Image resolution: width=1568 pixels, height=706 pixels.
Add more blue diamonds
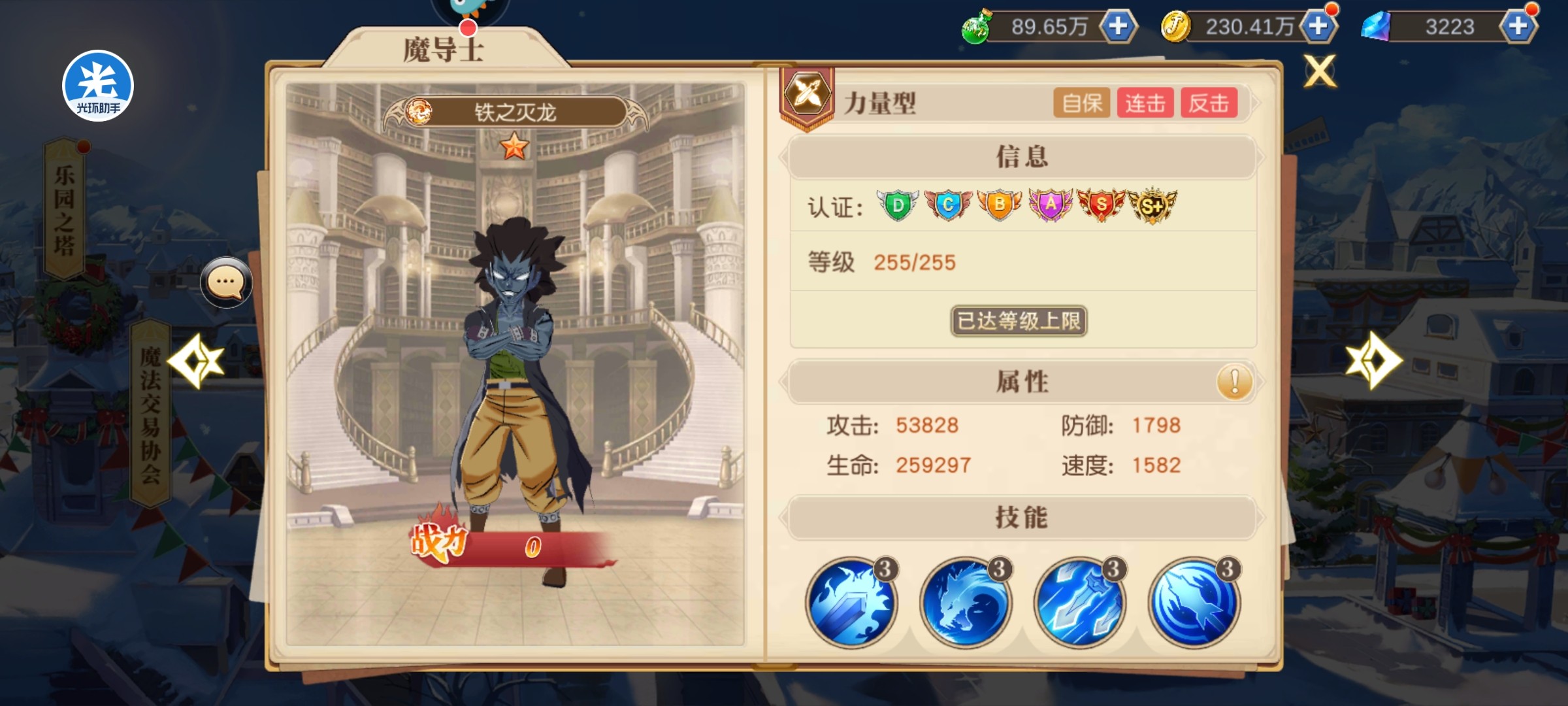[1518, 27]
